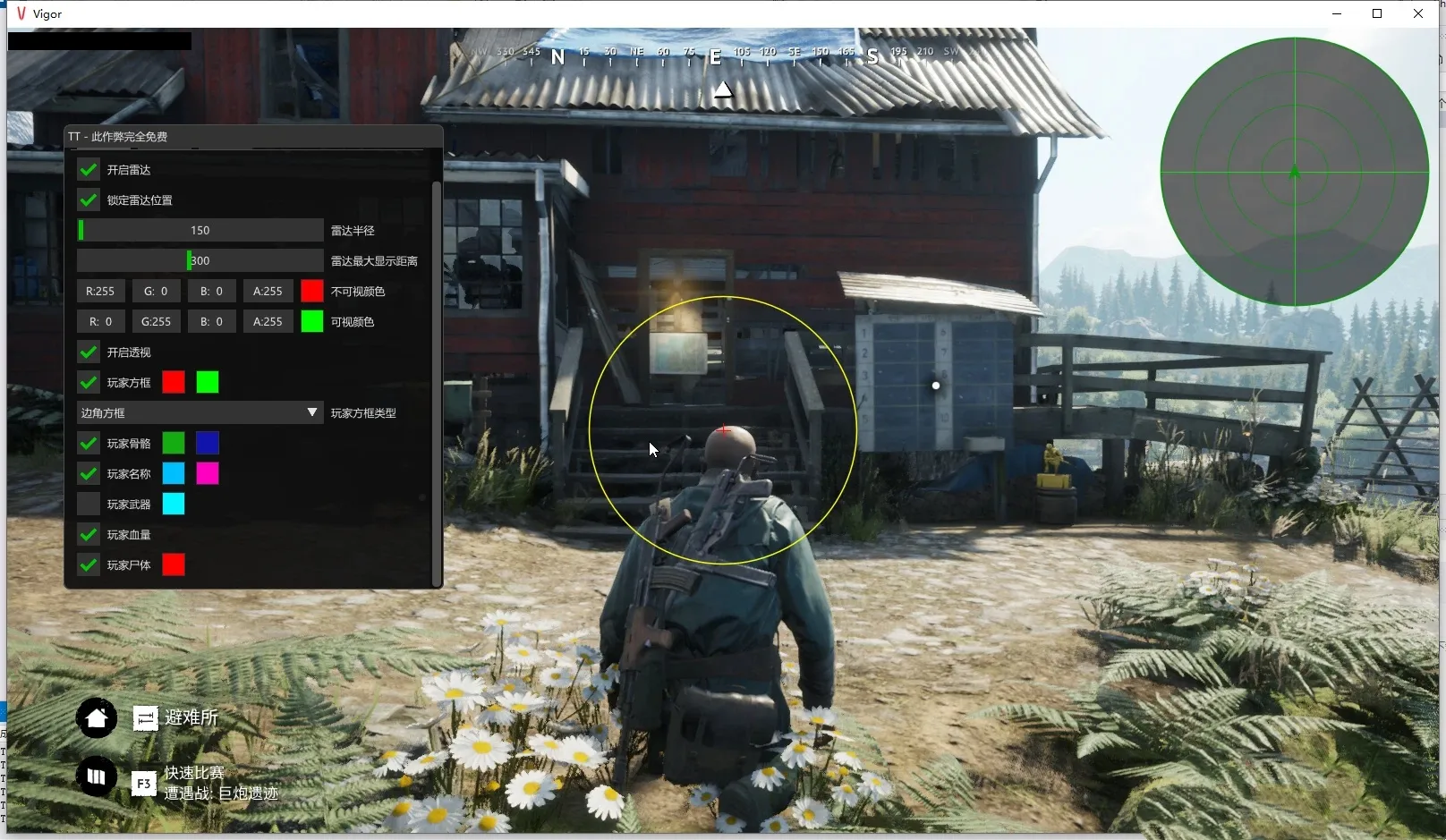The height and width of the screenshot is (840, 1446).
Task: Toggle the 开启透视 checkbox
Action: coord(89,352)
